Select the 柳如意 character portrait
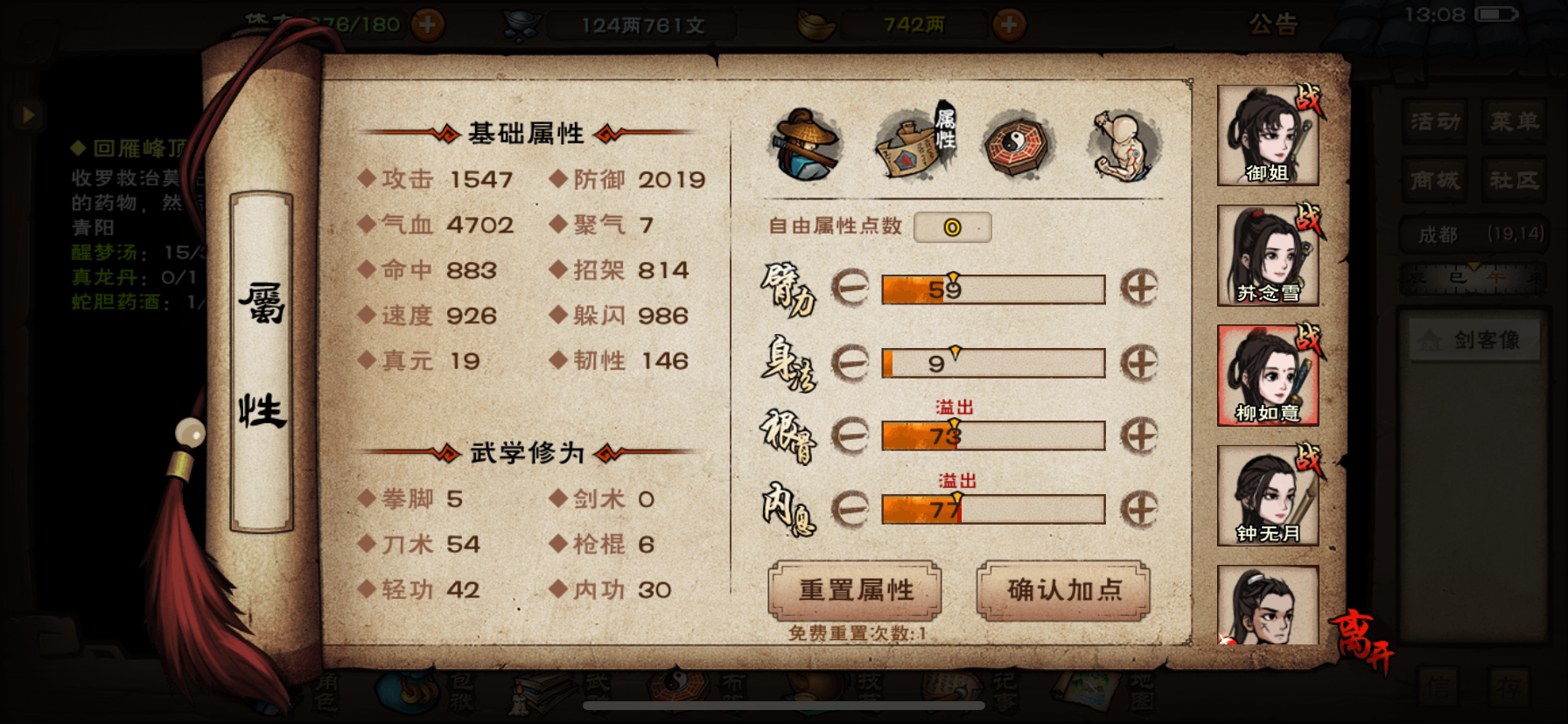1568x724 pixels. point(1267,374)
